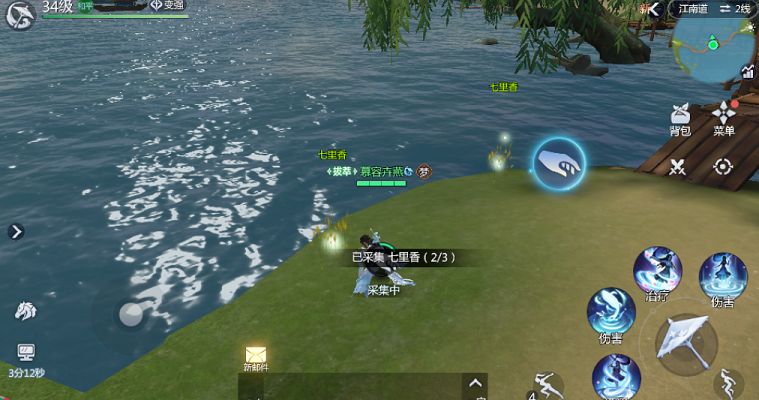Open the 菜单 main menu

[724, 117]
